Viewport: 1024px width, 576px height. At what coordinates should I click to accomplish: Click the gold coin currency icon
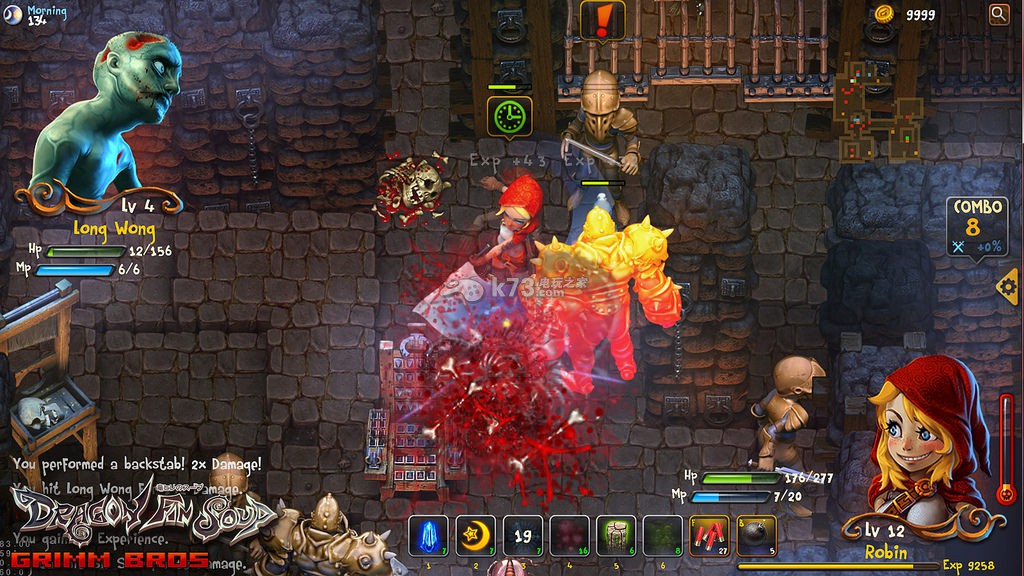coord(883,13)
